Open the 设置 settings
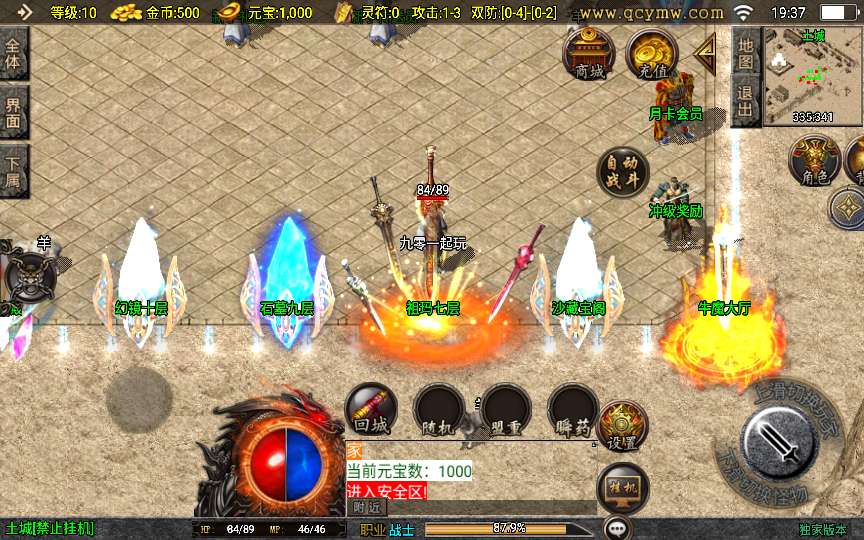This screenshot has height=540, width=864. (x=622, y=427)
